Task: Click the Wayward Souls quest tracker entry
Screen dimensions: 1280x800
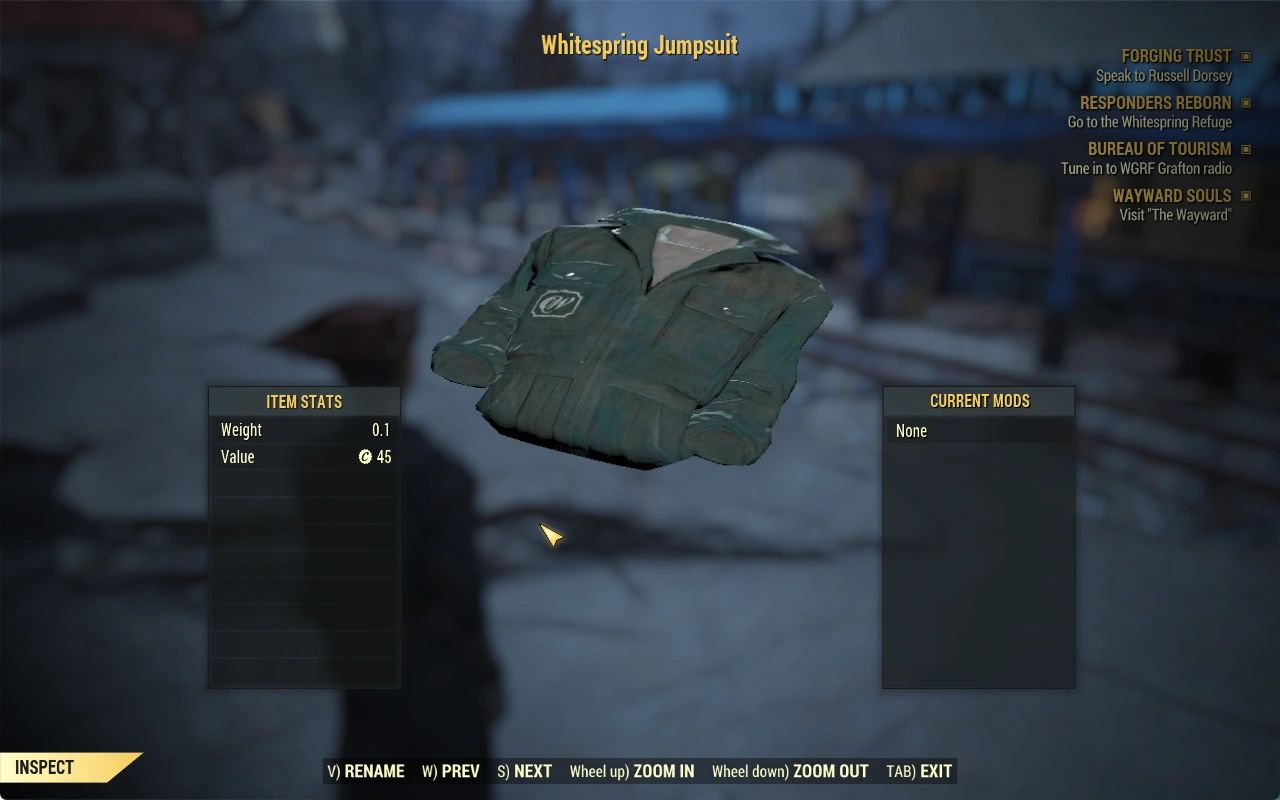Action: pos(1172,196)
